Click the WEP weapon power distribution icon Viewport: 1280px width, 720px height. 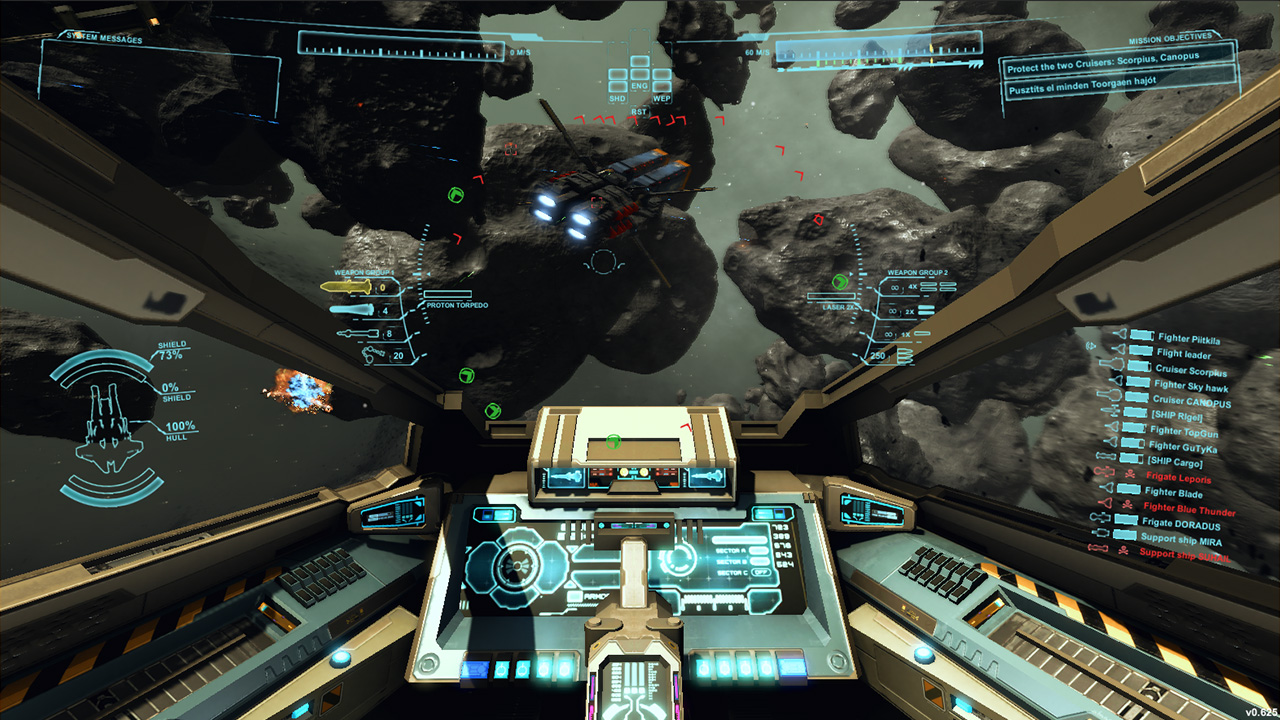coord(661,97)
